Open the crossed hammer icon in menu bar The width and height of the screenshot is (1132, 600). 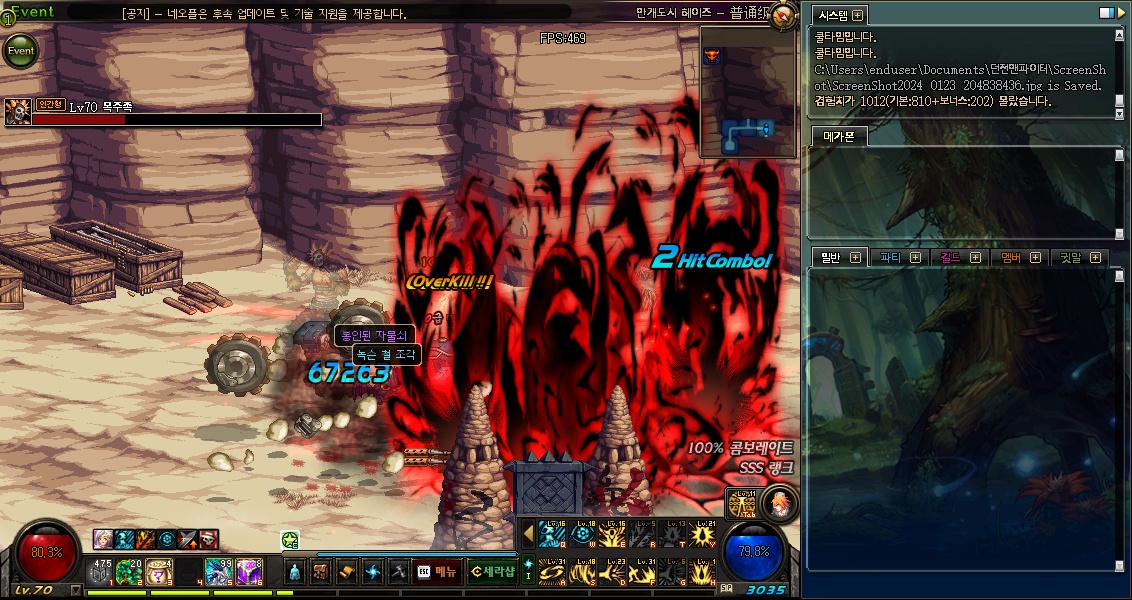tap(397, 572)
